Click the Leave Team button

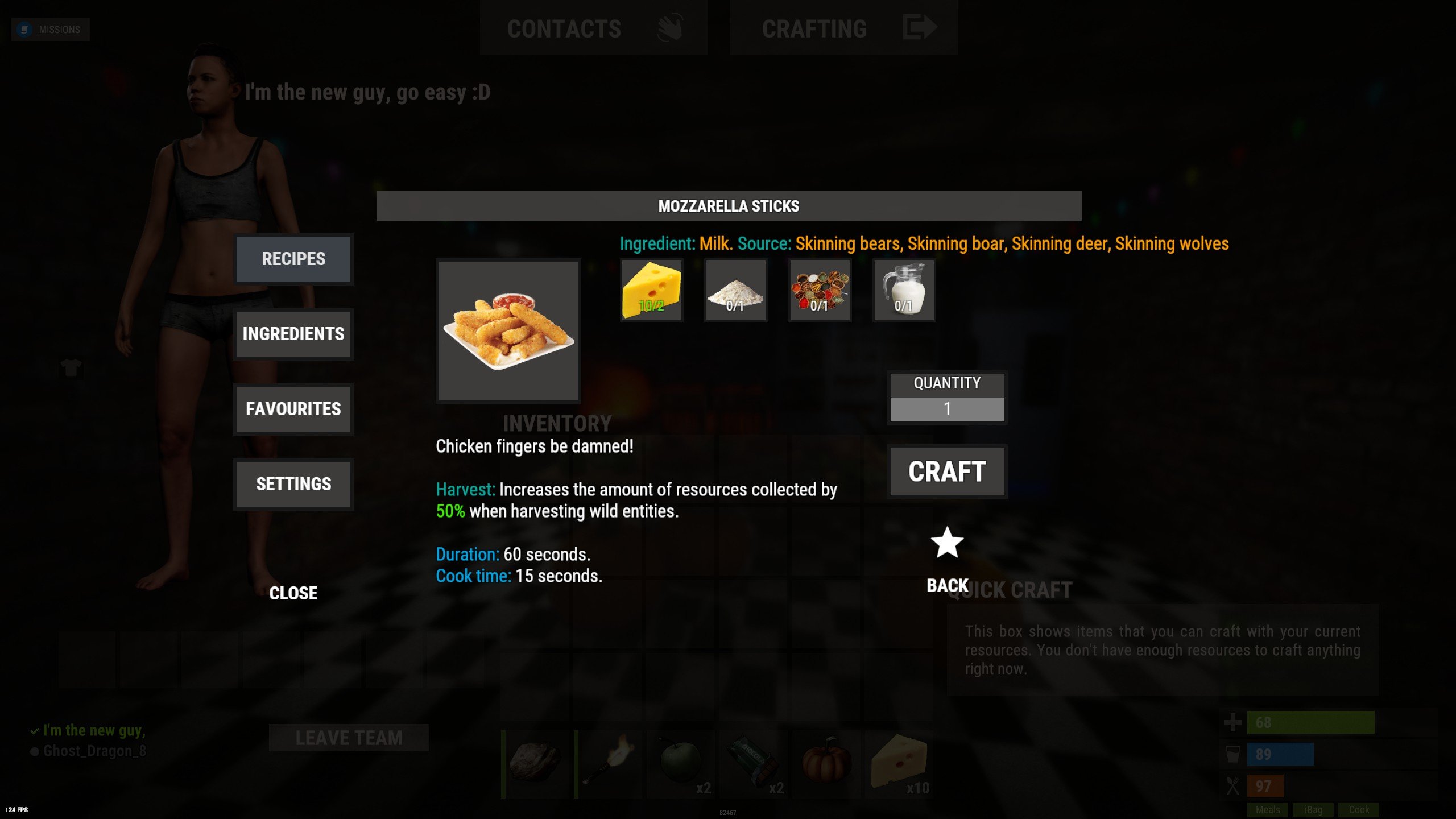[349, 739]
